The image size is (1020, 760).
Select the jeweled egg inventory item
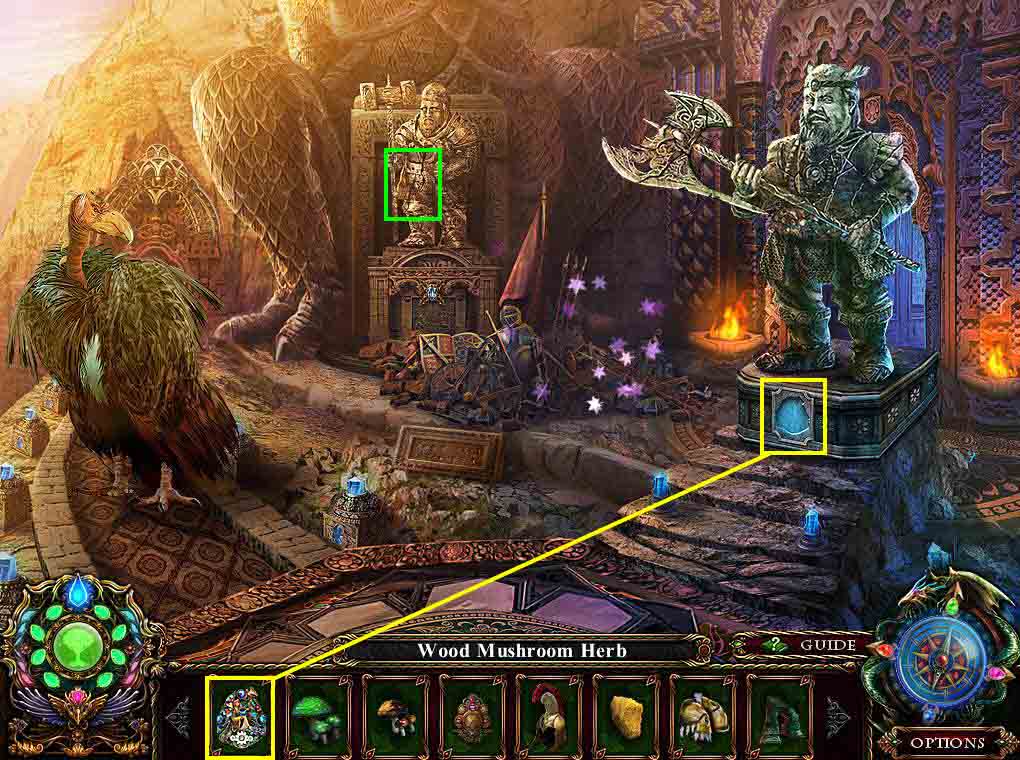(240, 716)
